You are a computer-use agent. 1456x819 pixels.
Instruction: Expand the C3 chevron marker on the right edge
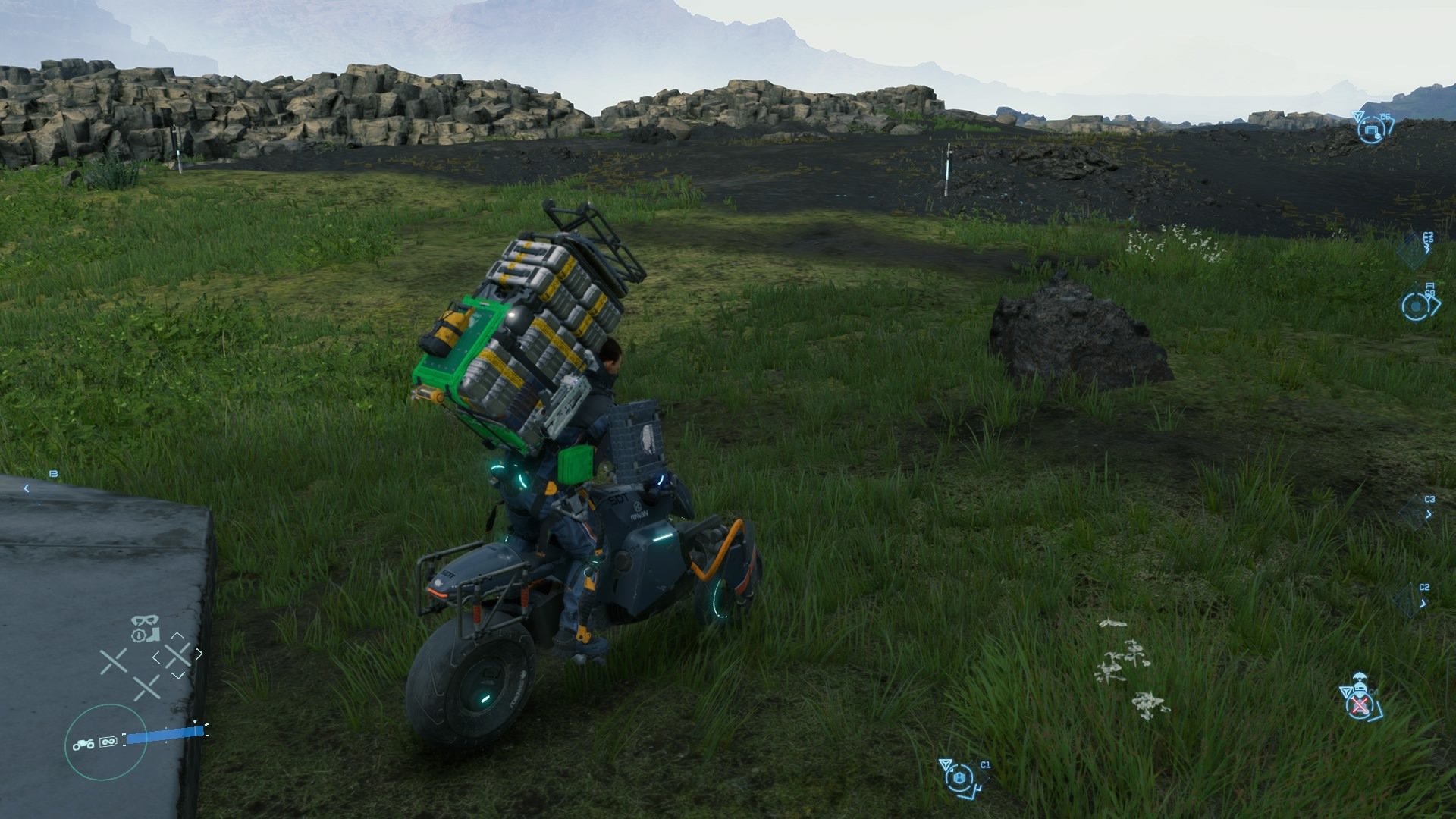pyautogui.click(x=1429, y=515)
